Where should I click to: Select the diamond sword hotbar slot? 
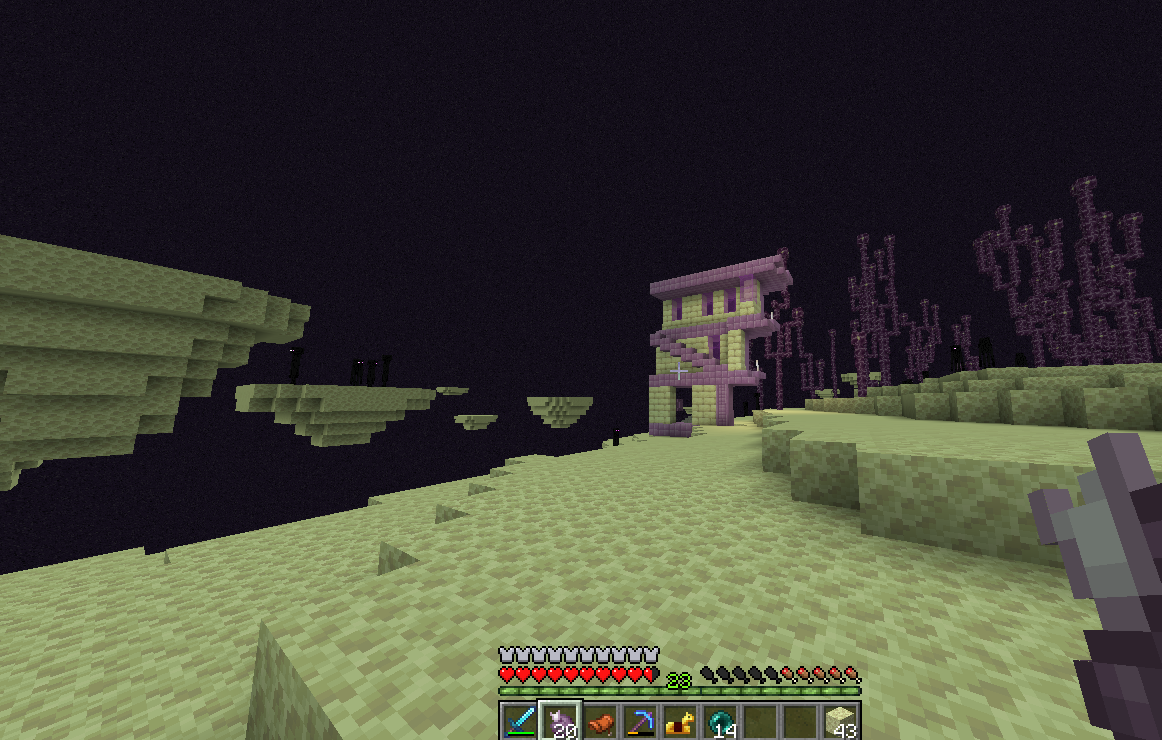519,721
